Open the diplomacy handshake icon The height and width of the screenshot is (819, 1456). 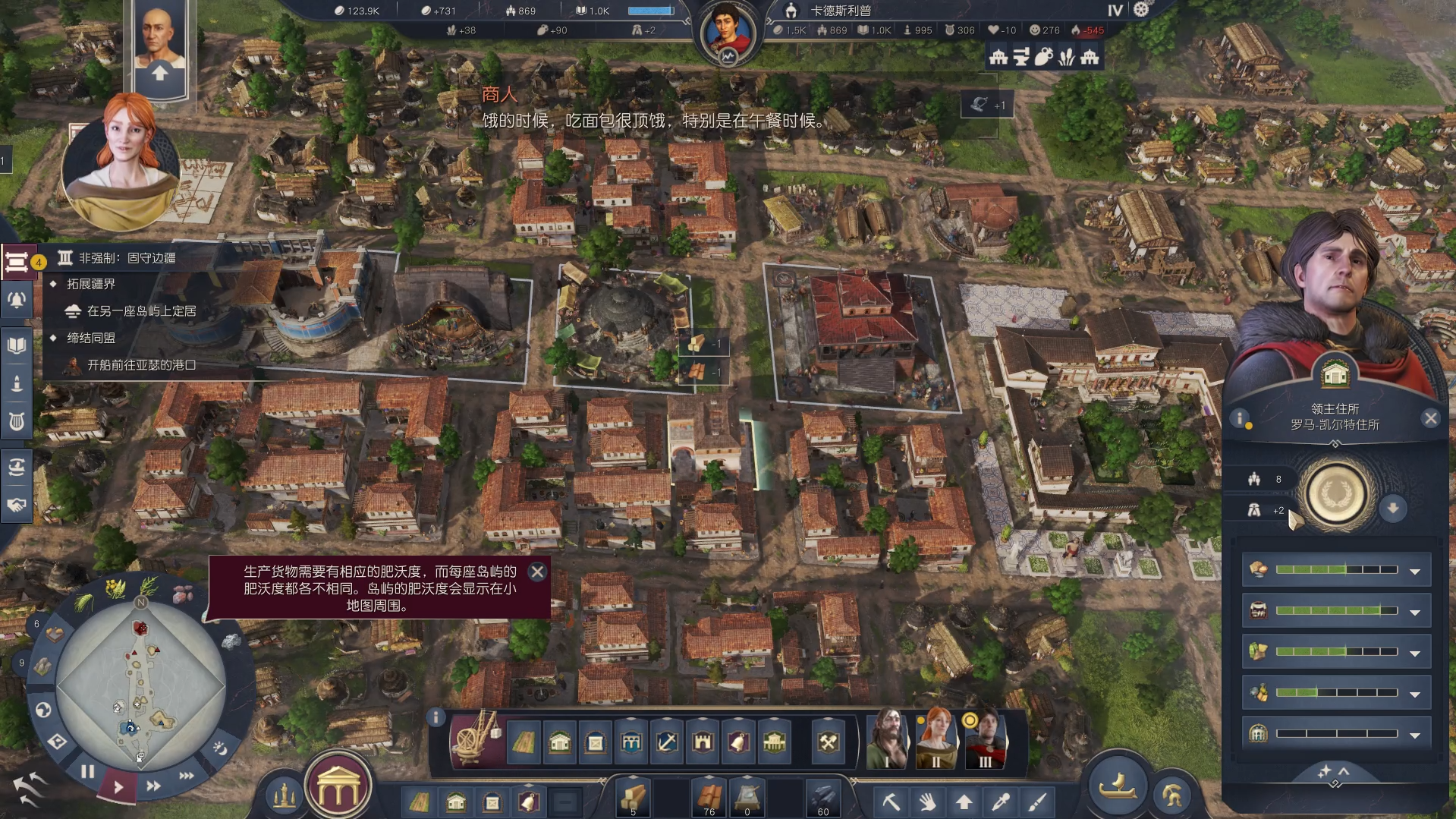click(x=17, y=505)
